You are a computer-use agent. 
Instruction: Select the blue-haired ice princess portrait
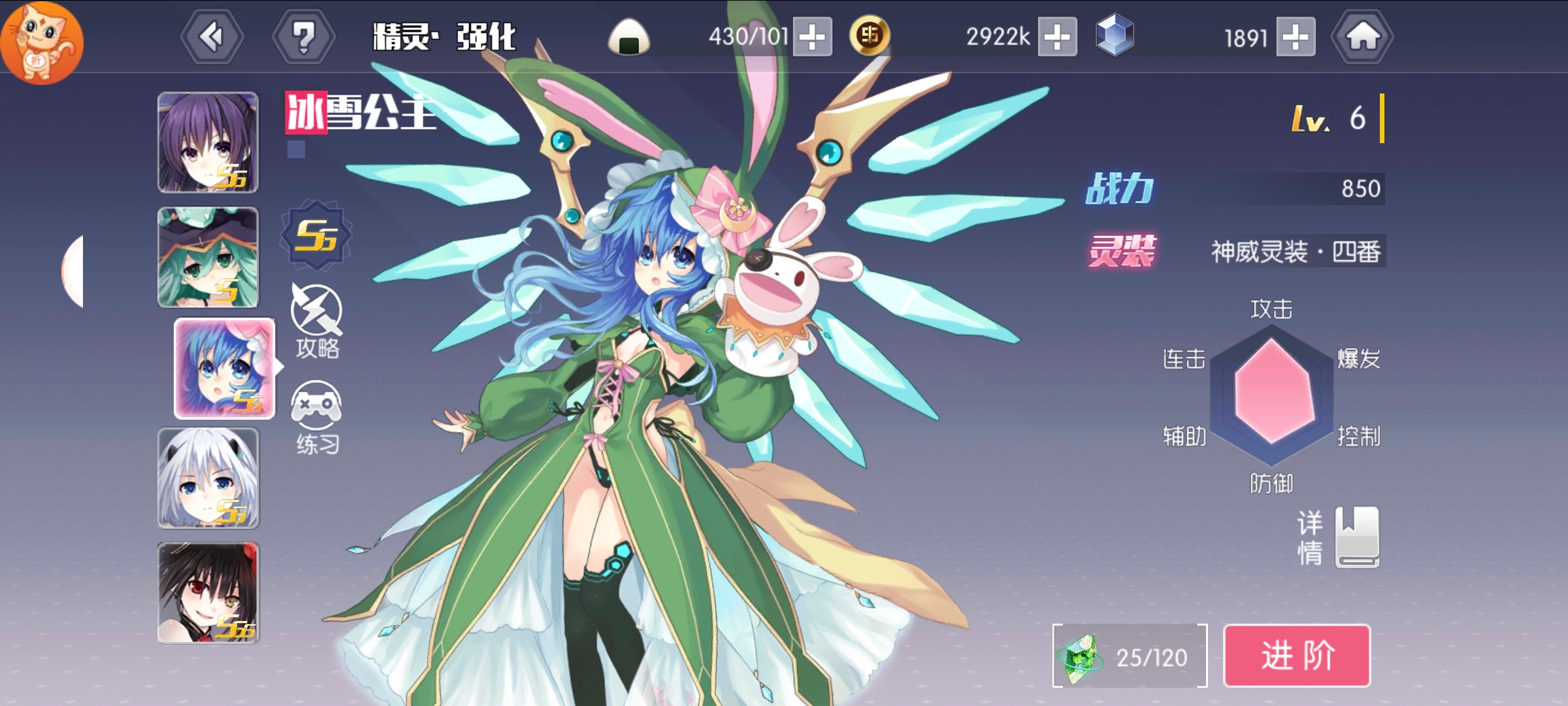(x=224, y=369)
